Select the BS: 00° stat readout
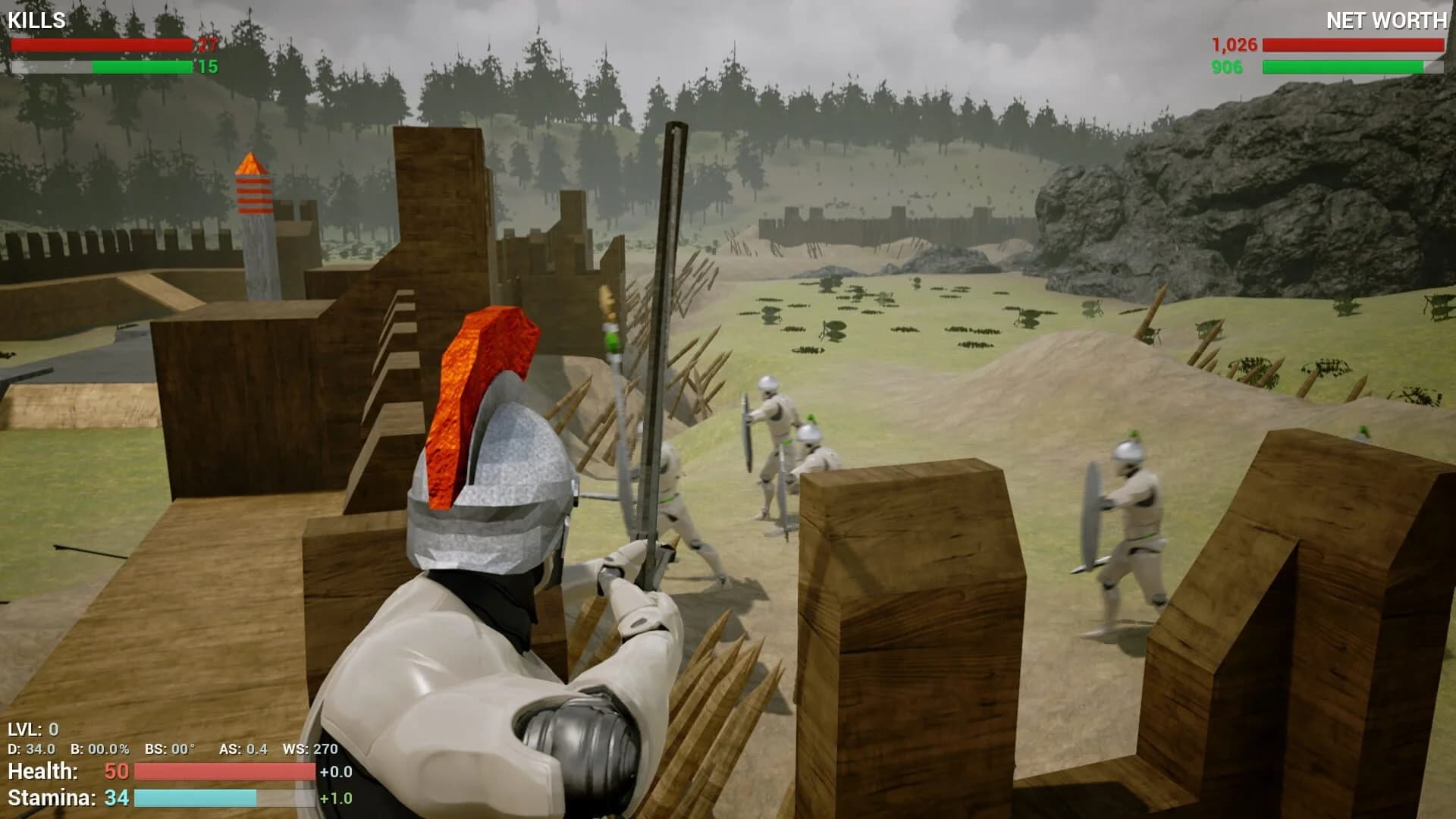The width and height of the screenshot is (1456, 819). click(x=168, y=748)
